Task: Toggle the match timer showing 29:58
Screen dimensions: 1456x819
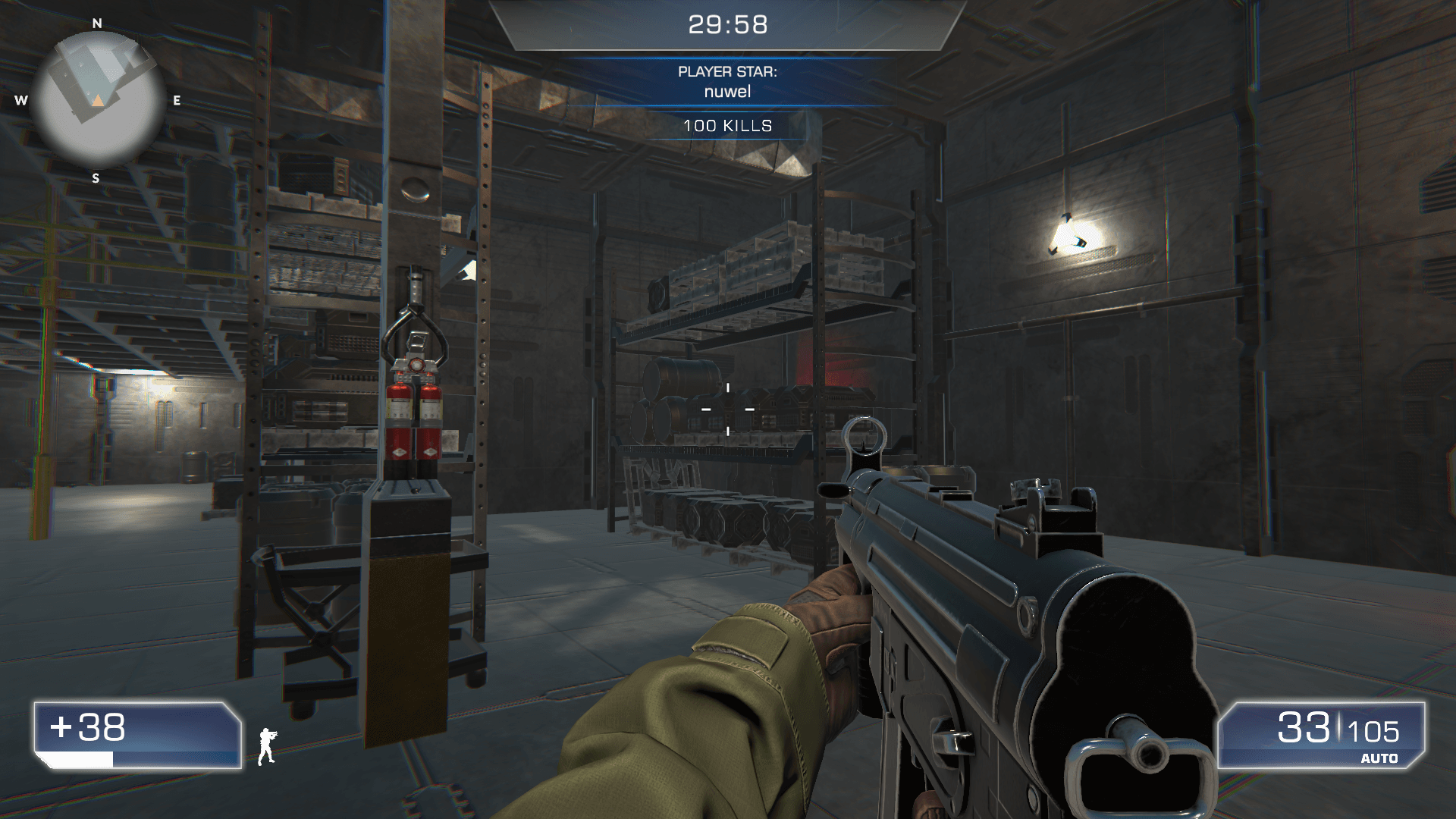Action: tap(726, 24)
